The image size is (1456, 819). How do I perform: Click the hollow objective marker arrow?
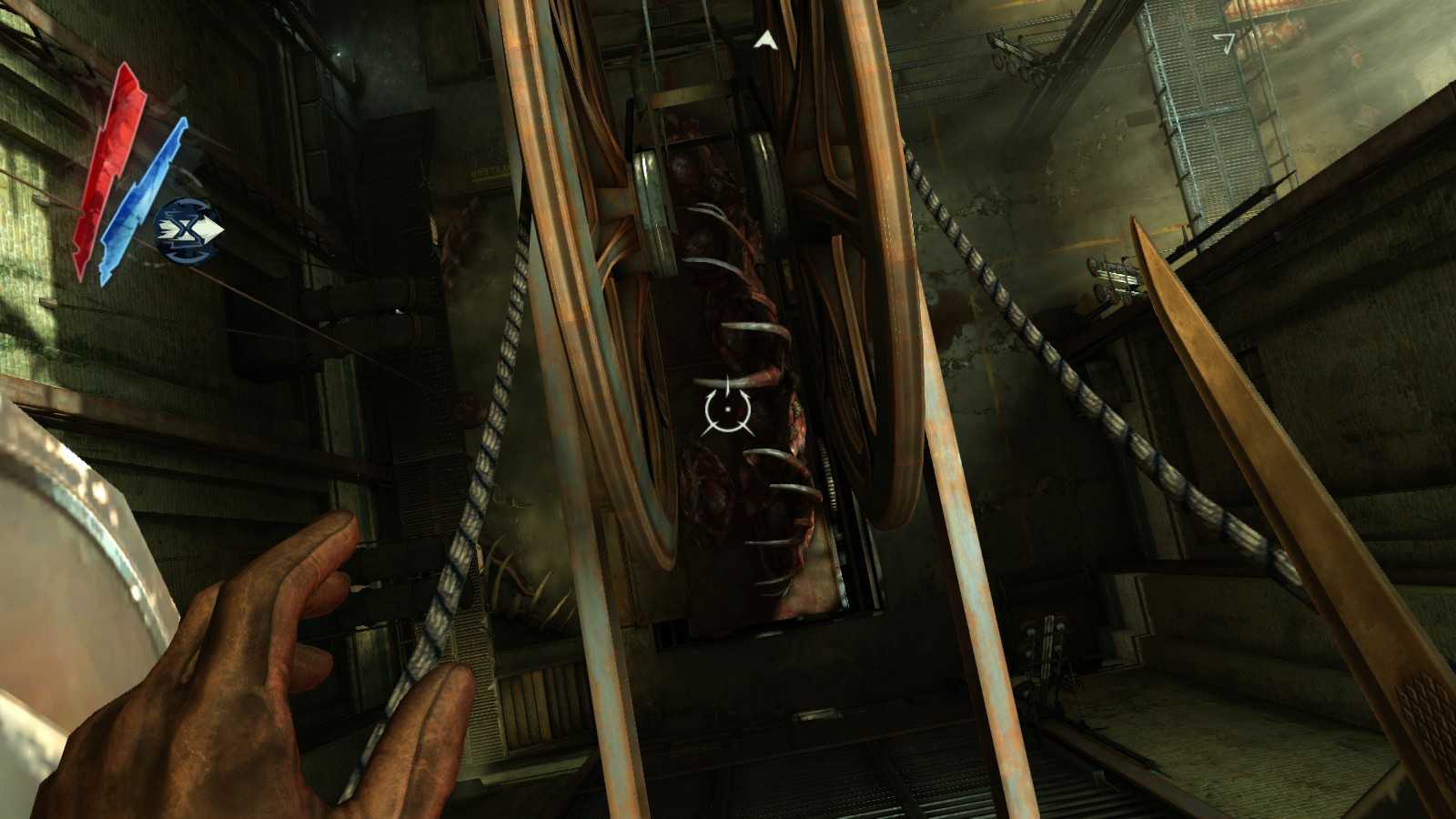click(1226, 41)
